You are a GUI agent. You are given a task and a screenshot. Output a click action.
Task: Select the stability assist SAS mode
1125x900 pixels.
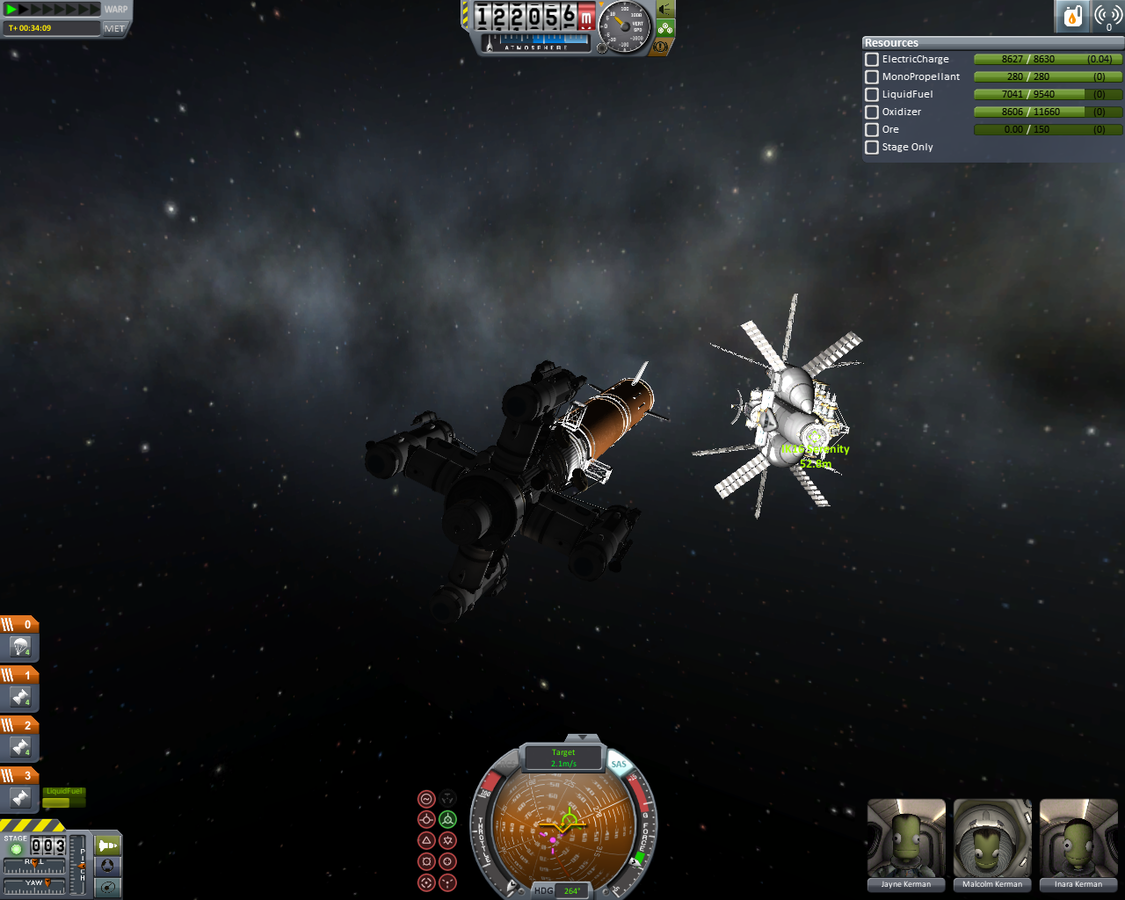click(x=427, y=799)
